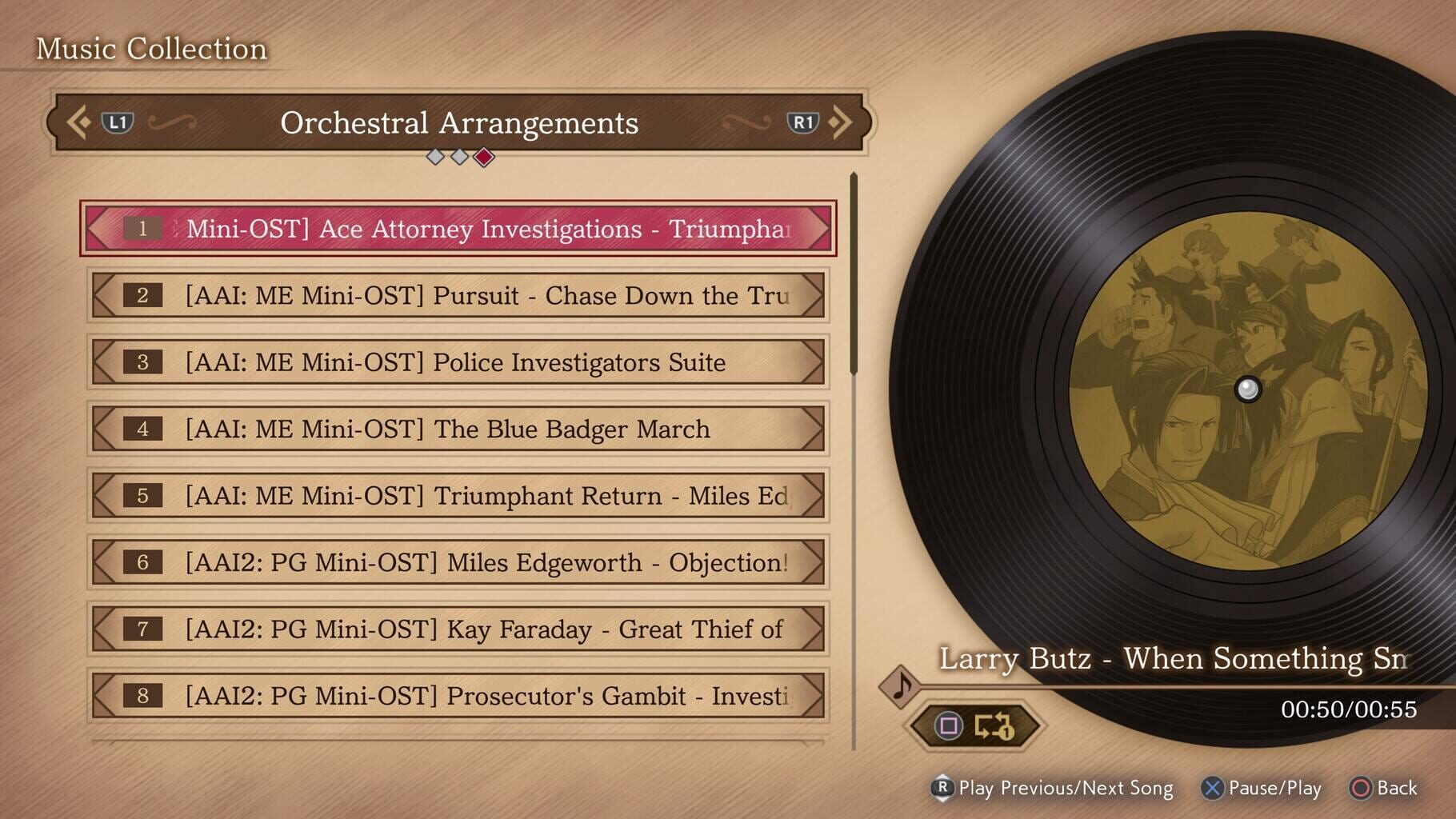Select the highlighted red diamond page indicator
Viewport: 1456px width, 819px height.
click(x=482, y=158)
